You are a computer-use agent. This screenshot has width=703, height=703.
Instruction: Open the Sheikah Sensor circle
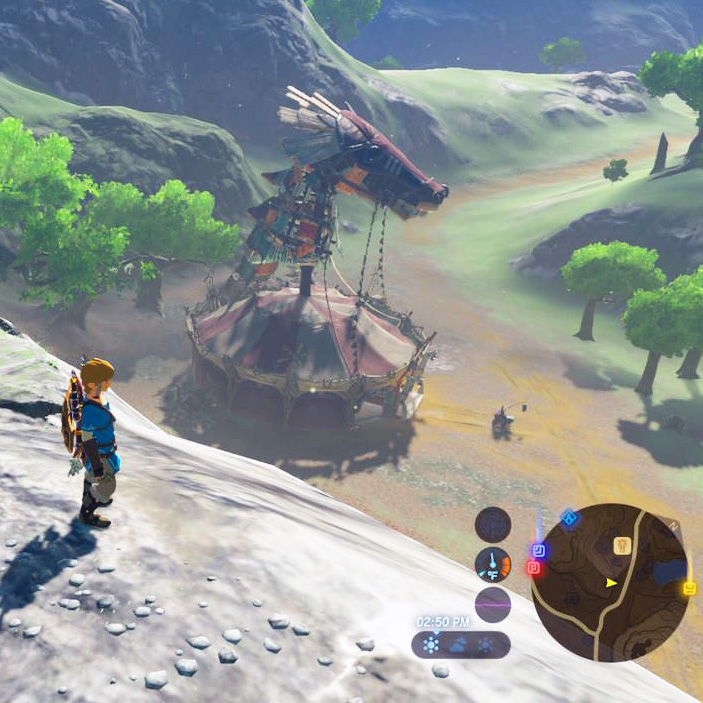(492, 524)
